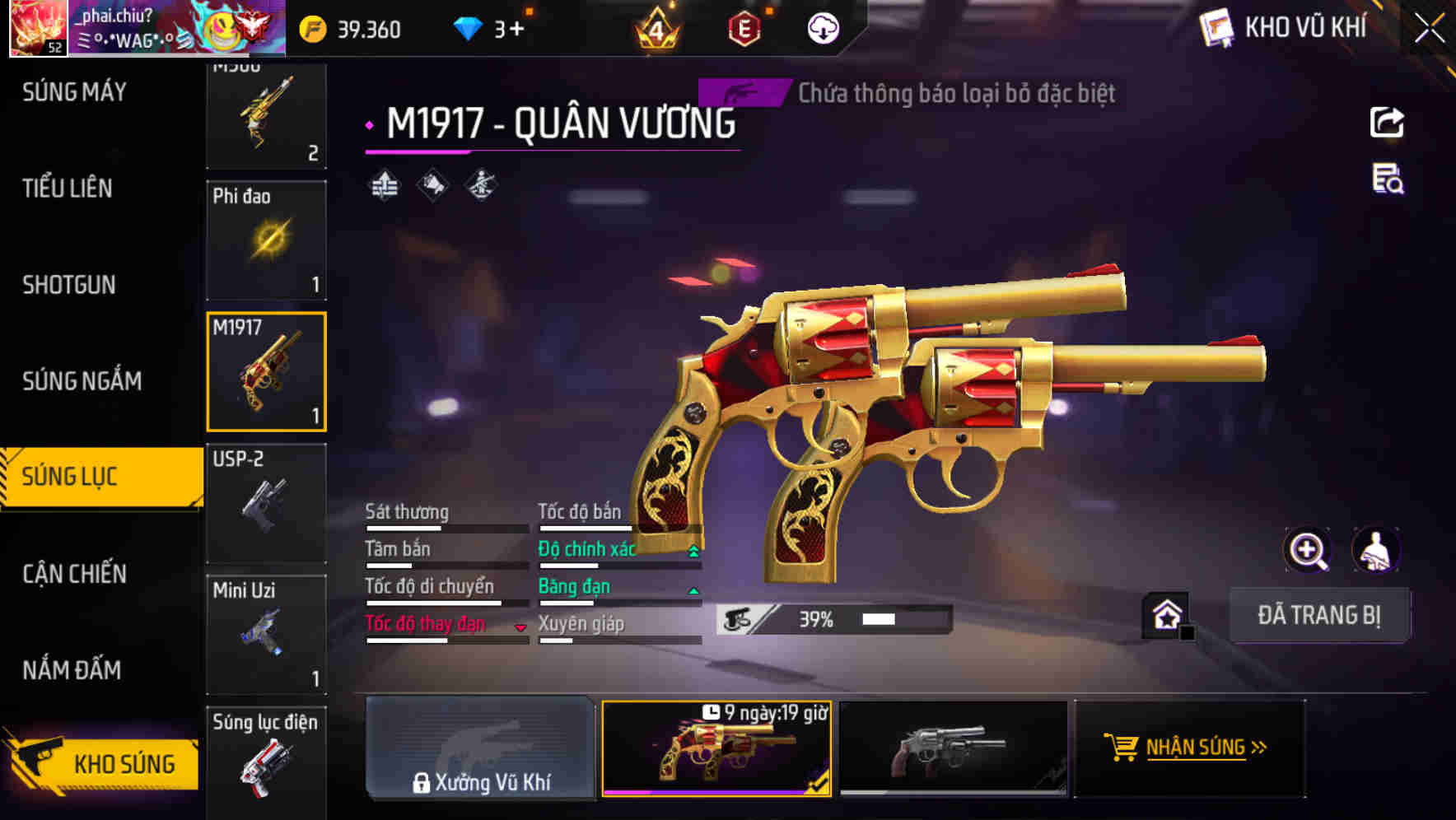
Task: Expand the green chevron next to Băng đạn
Action: [x=693, y=590]
